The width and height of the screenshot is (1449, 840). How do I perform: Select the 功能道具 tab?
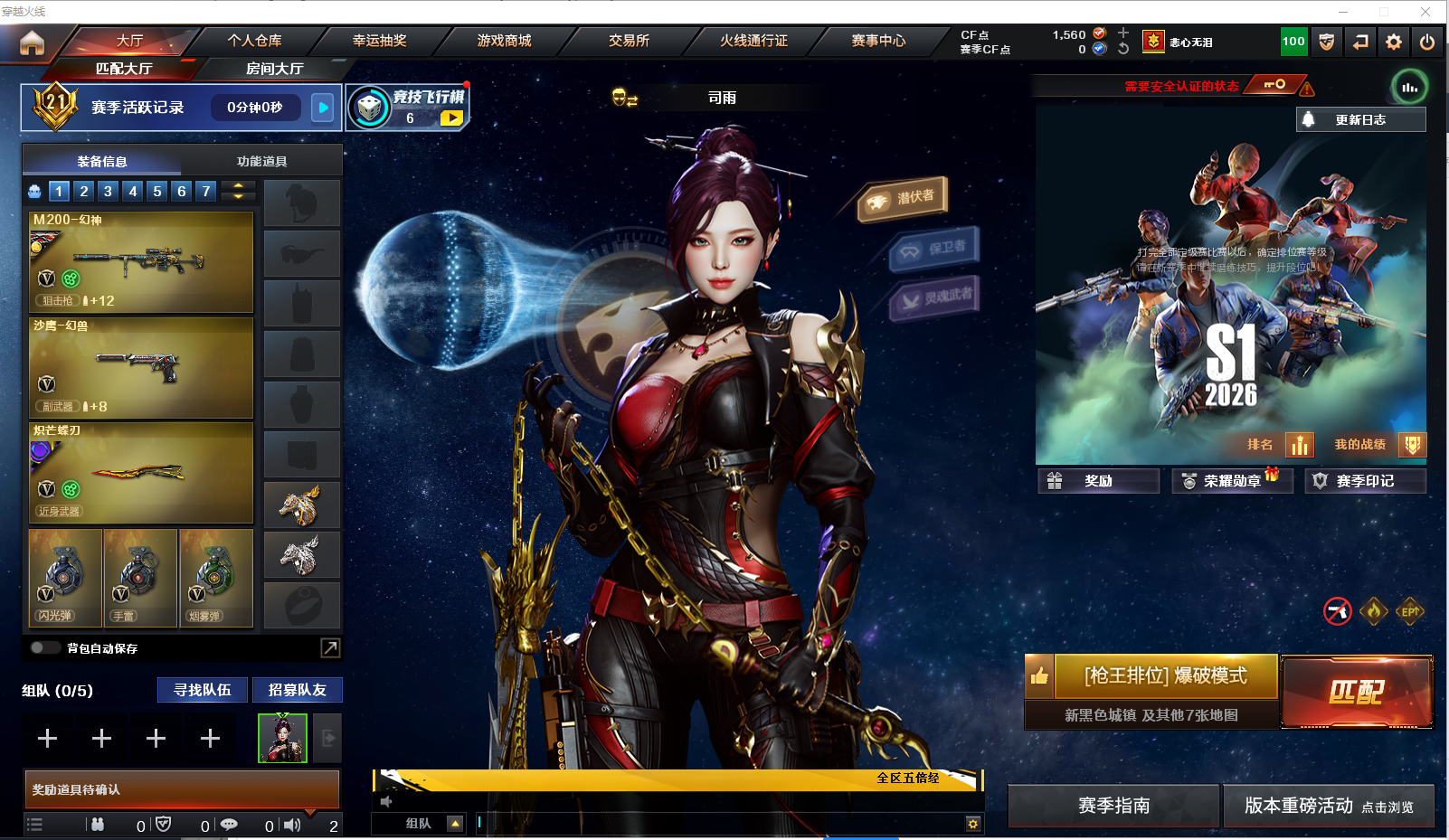click(261, 161)
